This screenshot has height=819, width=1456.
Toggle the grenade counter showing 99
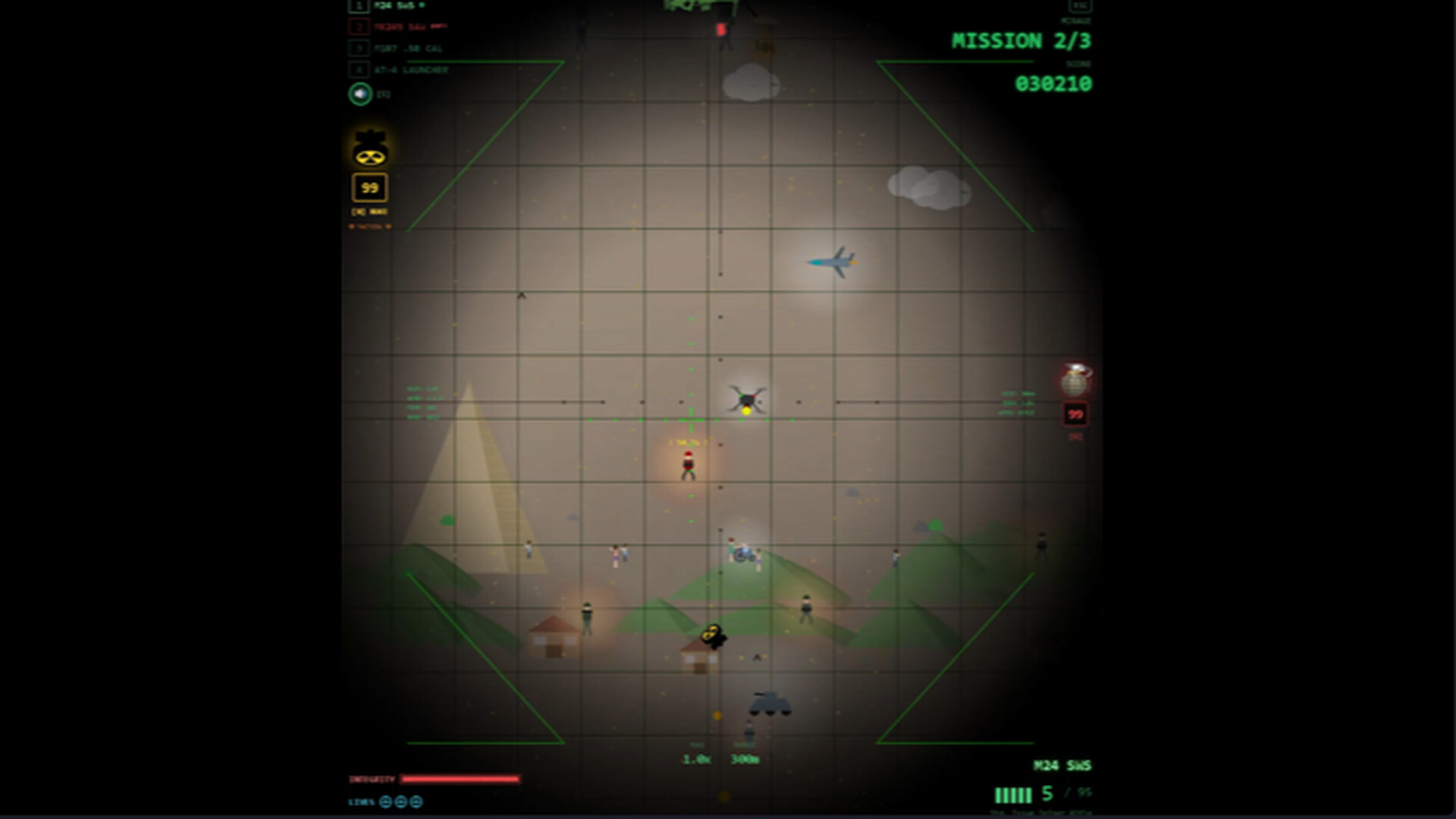coord(1074,415)
